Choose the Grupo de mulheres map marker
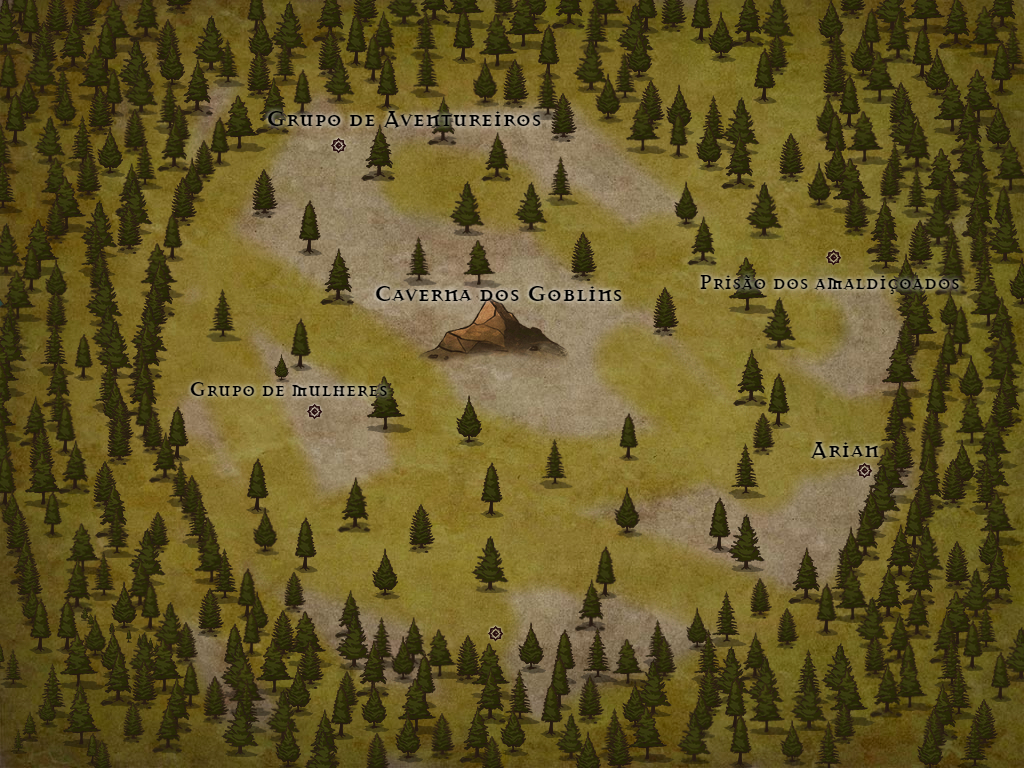 point(314,411)
